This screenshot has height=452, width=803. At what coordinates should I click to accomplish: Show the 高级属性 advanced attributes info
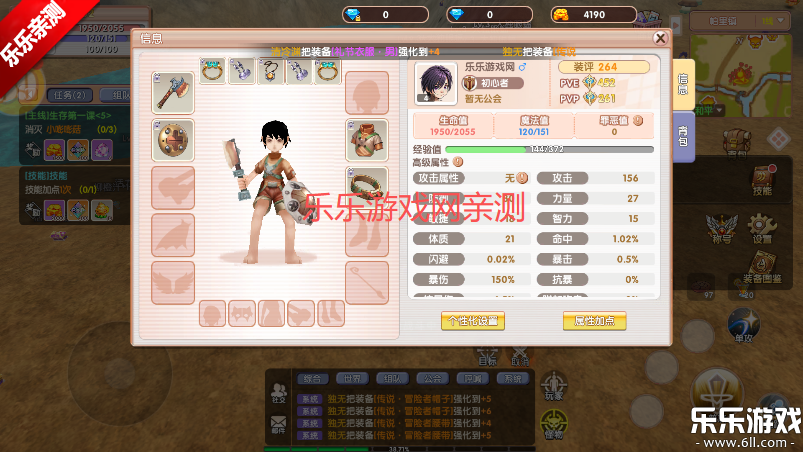(459, 161)
